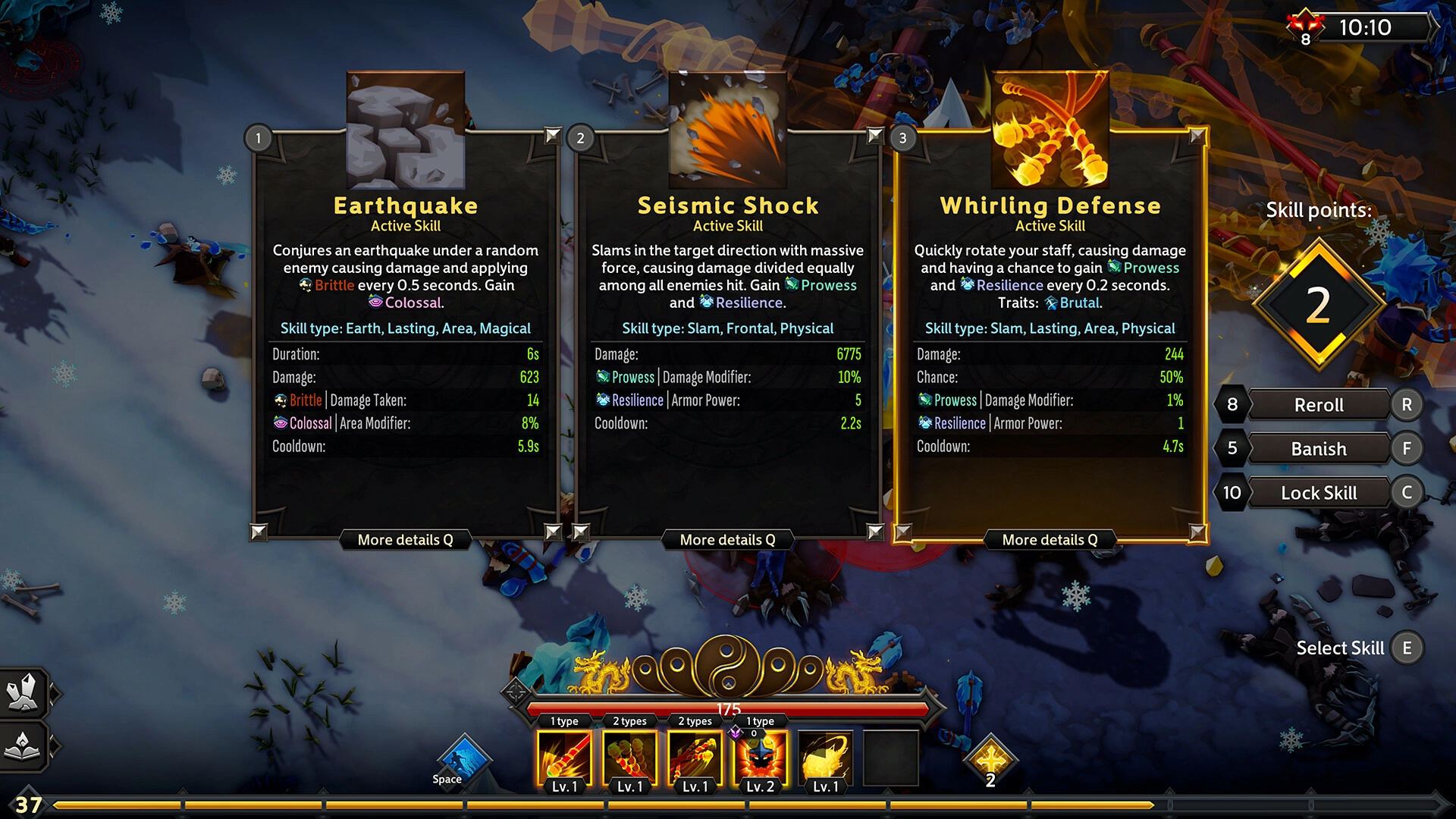Viewport: 1456px width, 819px height.
Task: Activate the Lock Skill button
Action: 1319,493
